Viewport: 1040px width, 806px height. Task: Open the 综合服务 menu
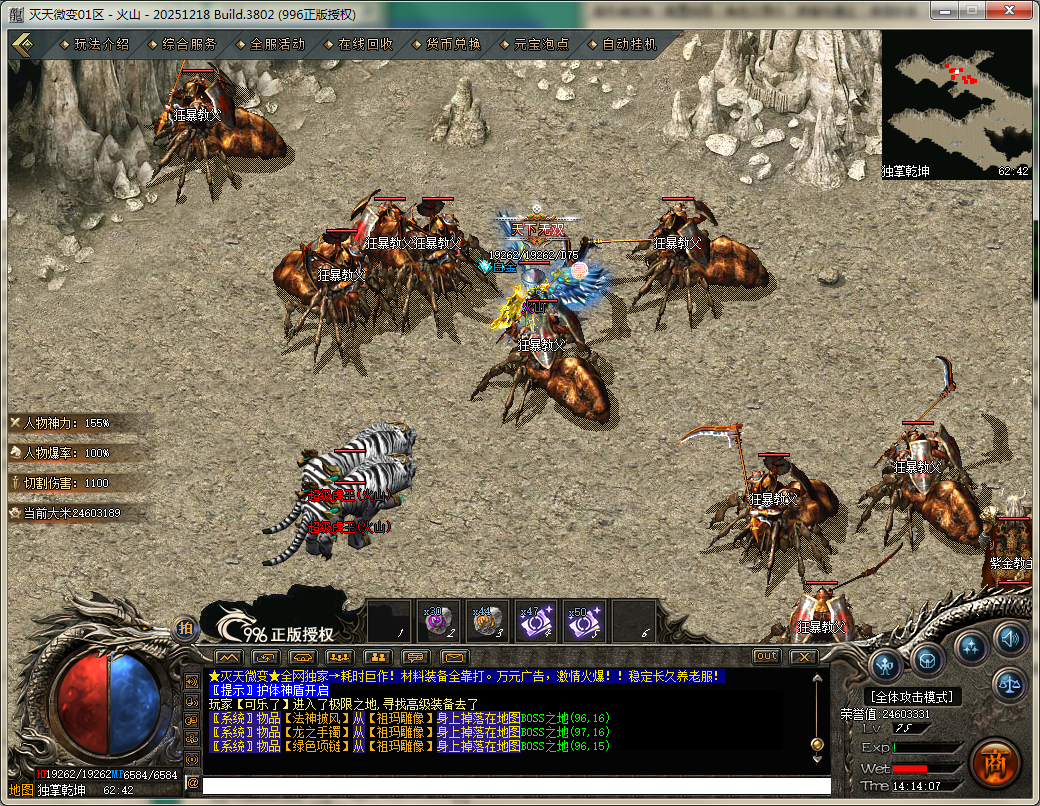coord(190,44)
